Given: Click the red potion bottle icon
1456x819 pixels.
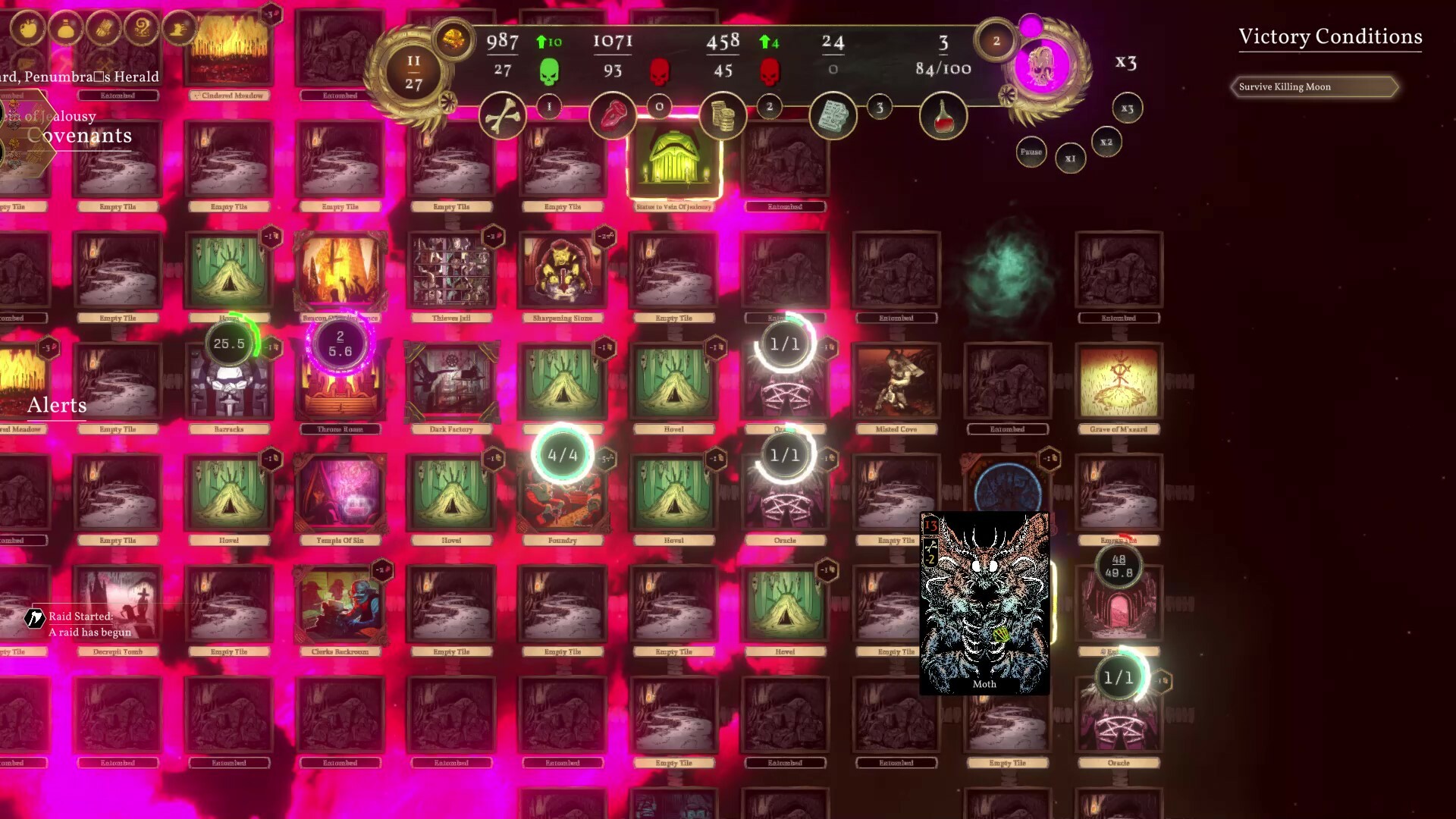Looking at the screenshot, I should (943, 115).
